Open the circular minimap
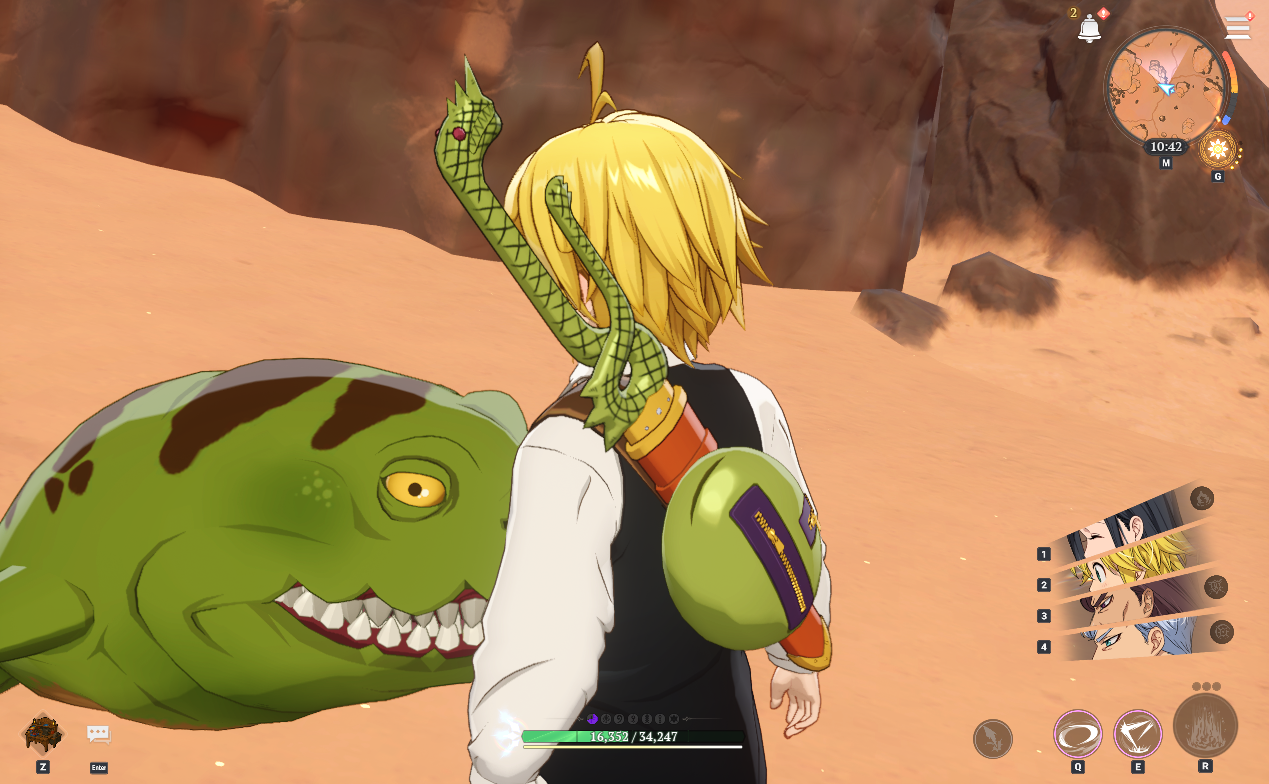This screenshot has width=1269, height=784. pyautogui.click(x=1165, y=87)
